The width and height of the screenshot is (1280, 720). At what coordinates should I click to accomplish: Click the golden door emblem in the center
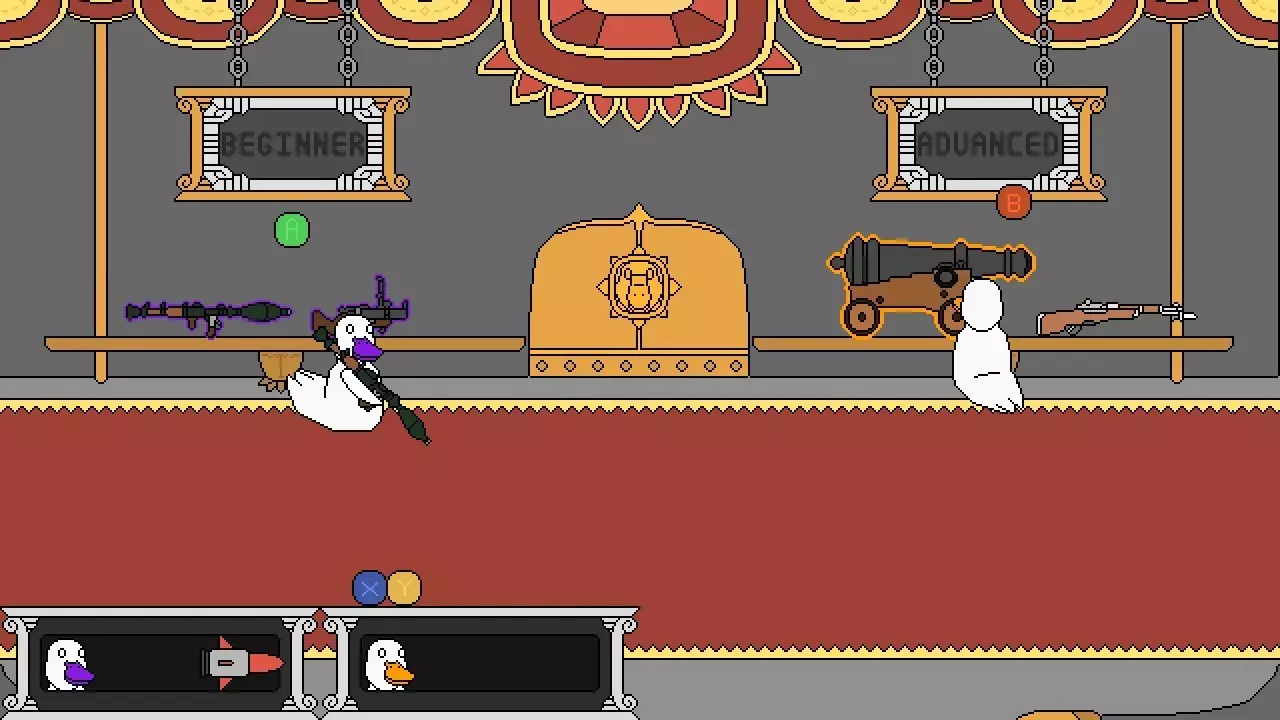640,288
